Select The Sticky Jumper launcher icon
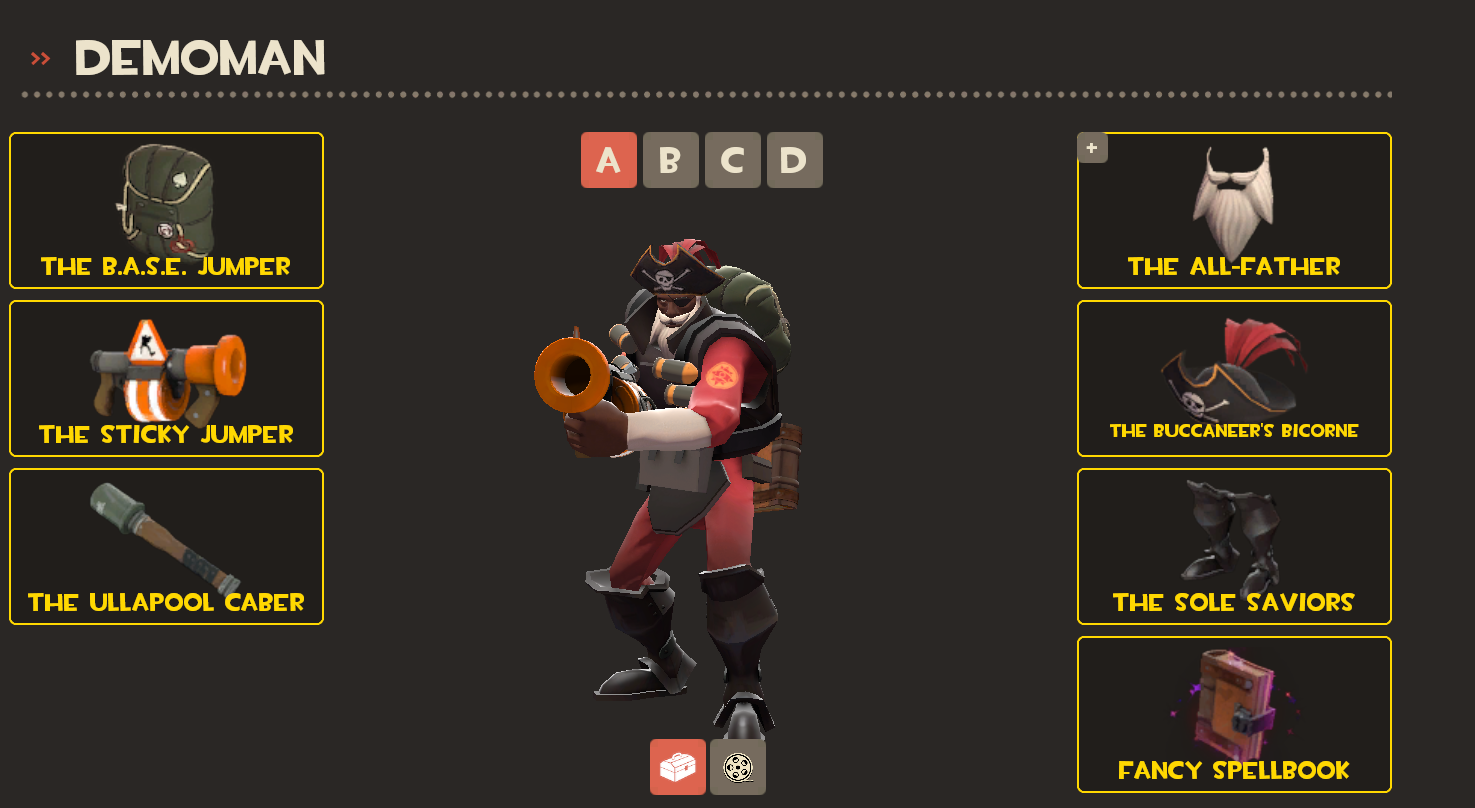 (165, 370)
